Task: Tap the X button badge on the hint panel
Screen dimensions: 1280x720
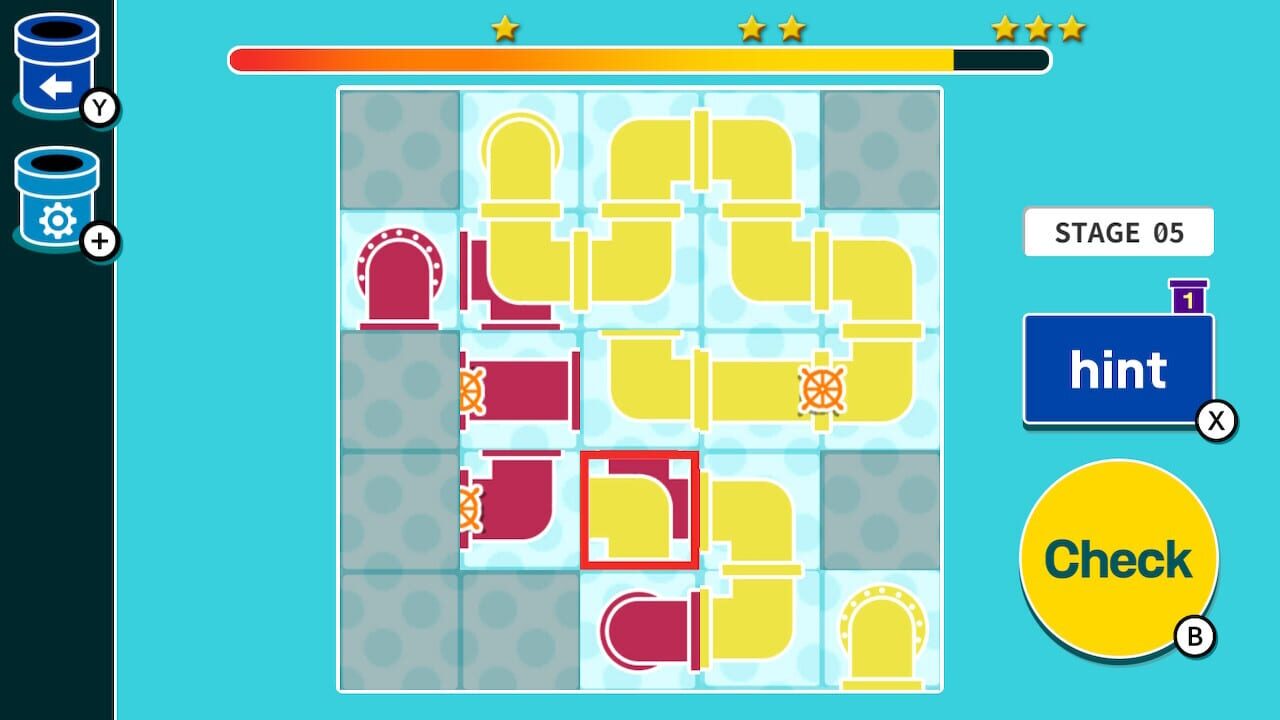Action: point(1214,420)
